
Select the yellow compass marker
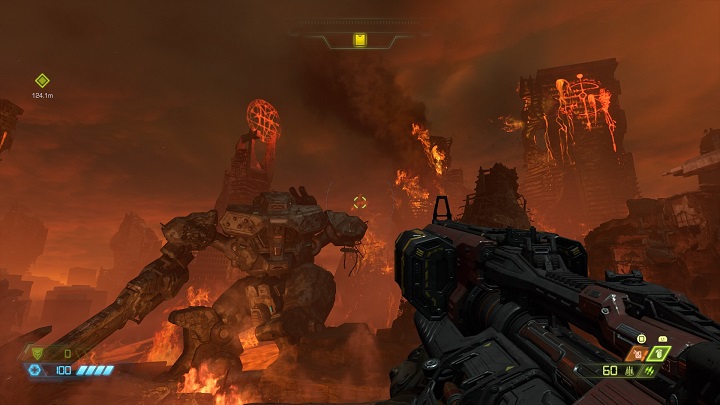(359, 40)
